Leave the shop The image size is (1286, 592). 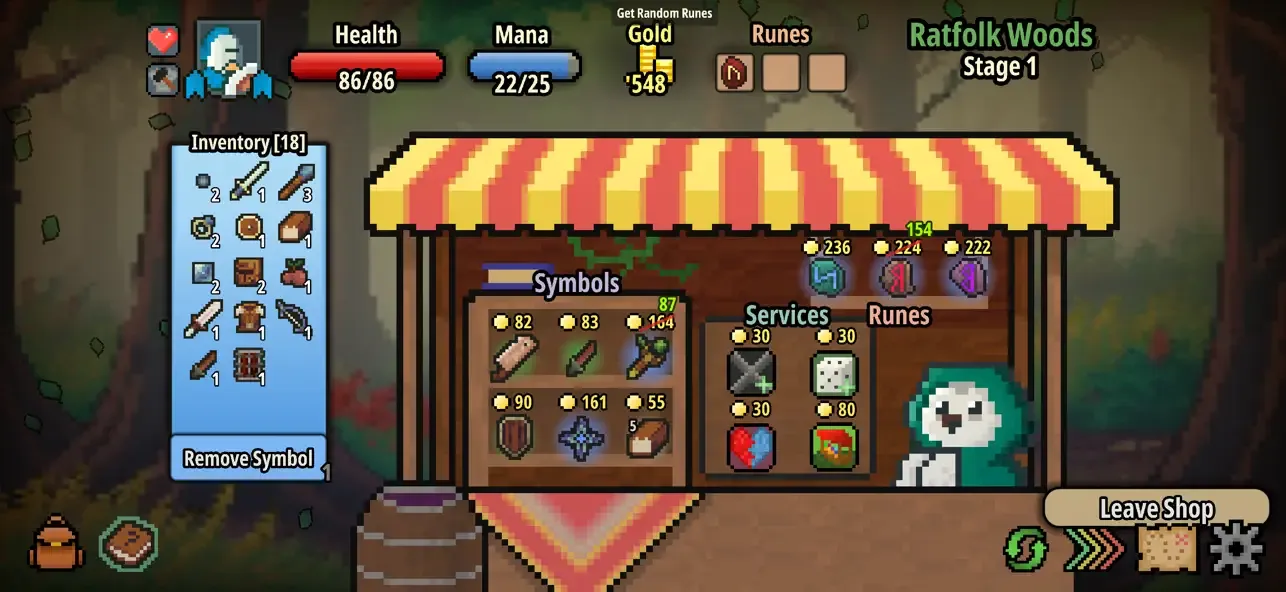(x=1156, y=508)
